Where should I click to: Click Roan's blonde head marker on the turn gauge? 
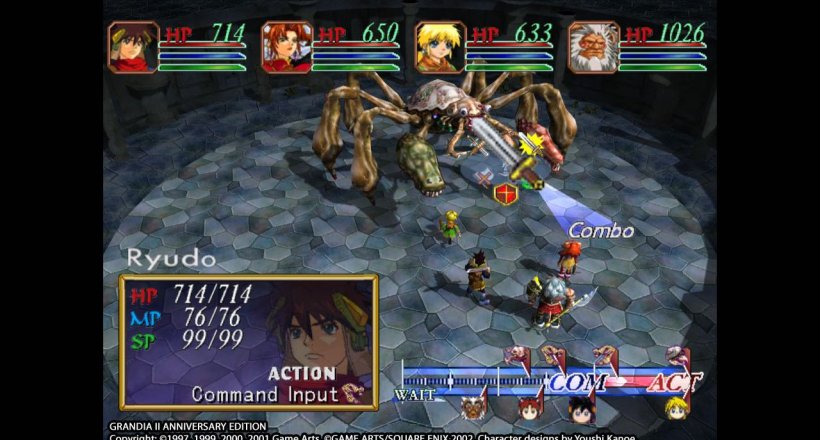coord(676,408)
